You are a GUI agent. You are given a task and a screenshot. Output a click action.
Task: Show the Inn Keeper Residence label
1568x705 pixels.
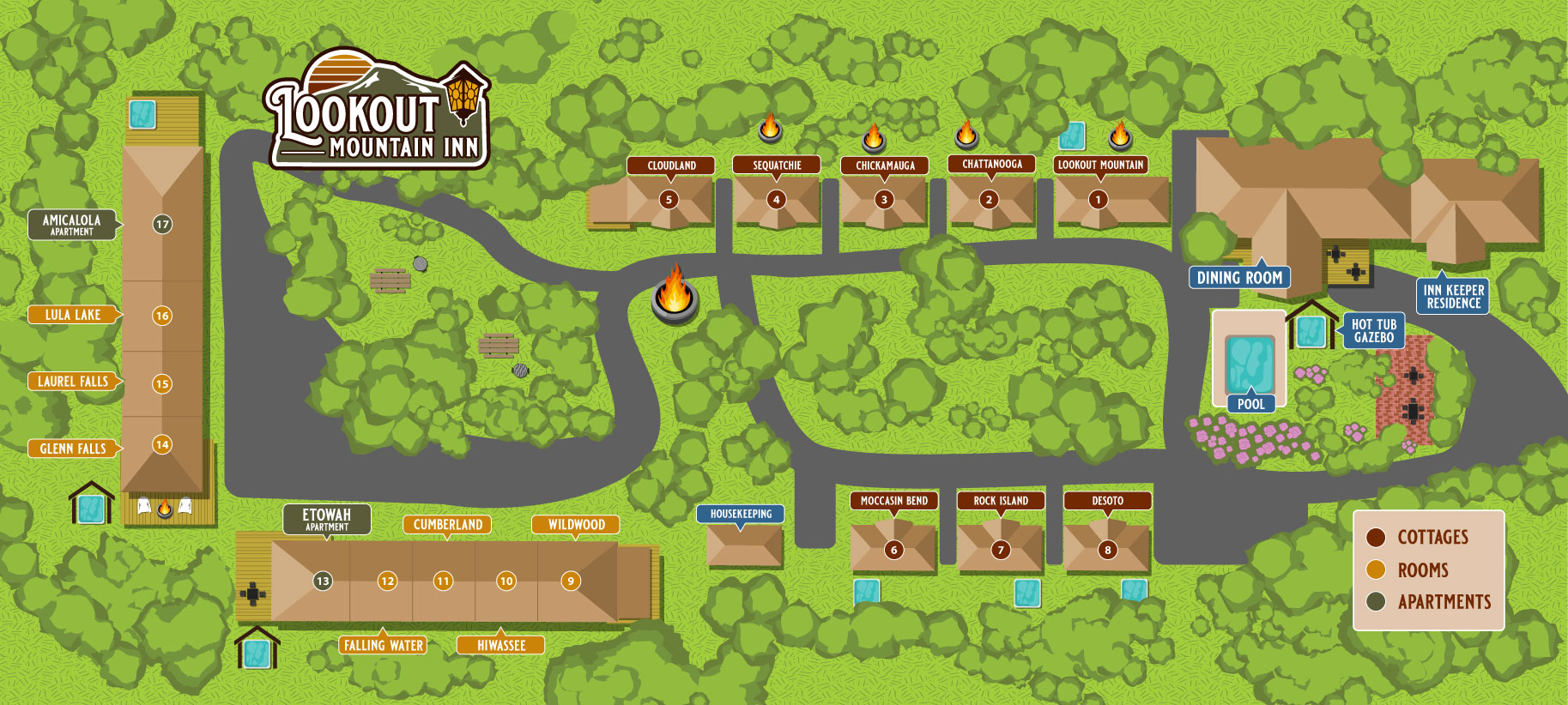coord(1453,297)
